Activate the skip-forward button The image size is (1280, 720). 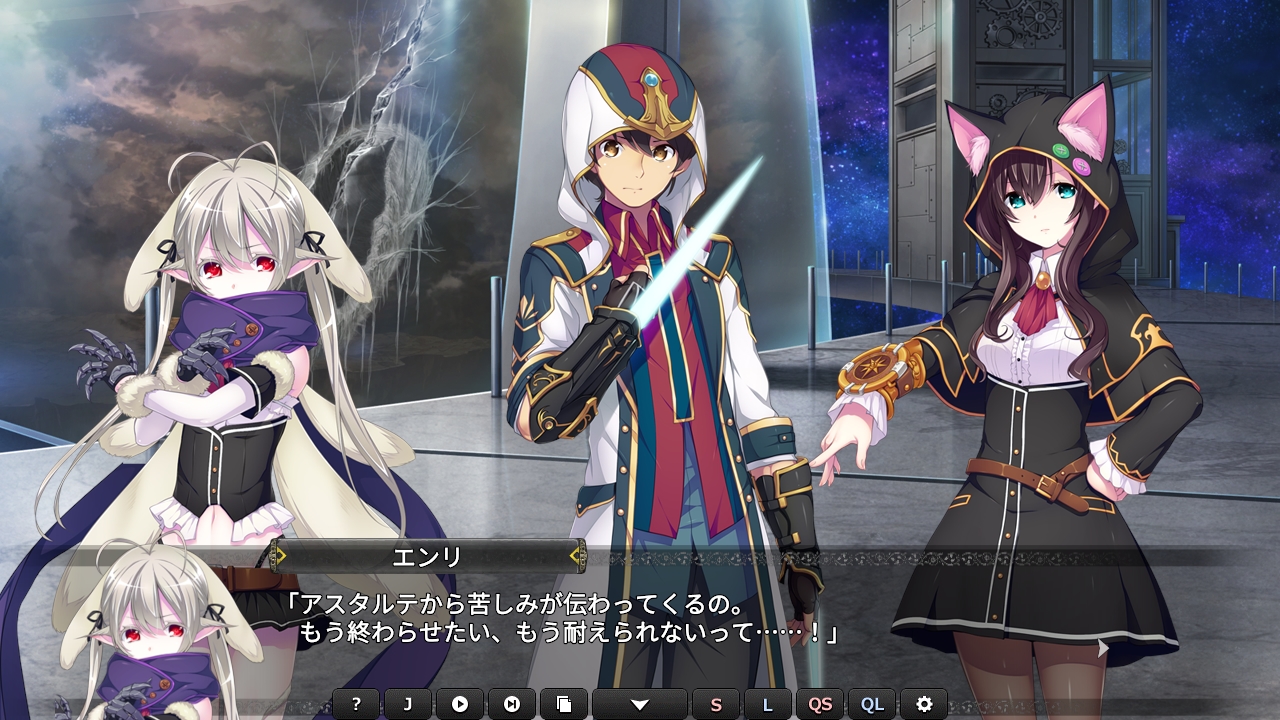512,704
